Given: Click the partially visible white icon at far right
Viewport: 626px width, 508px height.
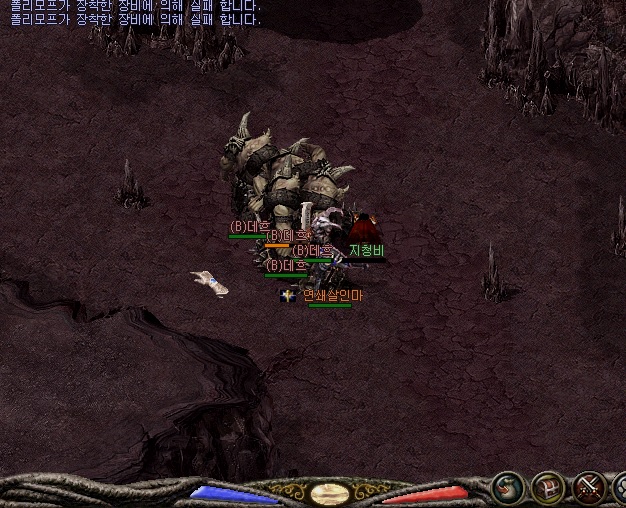Looking at the screenshot, I should (x=621, y=489).
